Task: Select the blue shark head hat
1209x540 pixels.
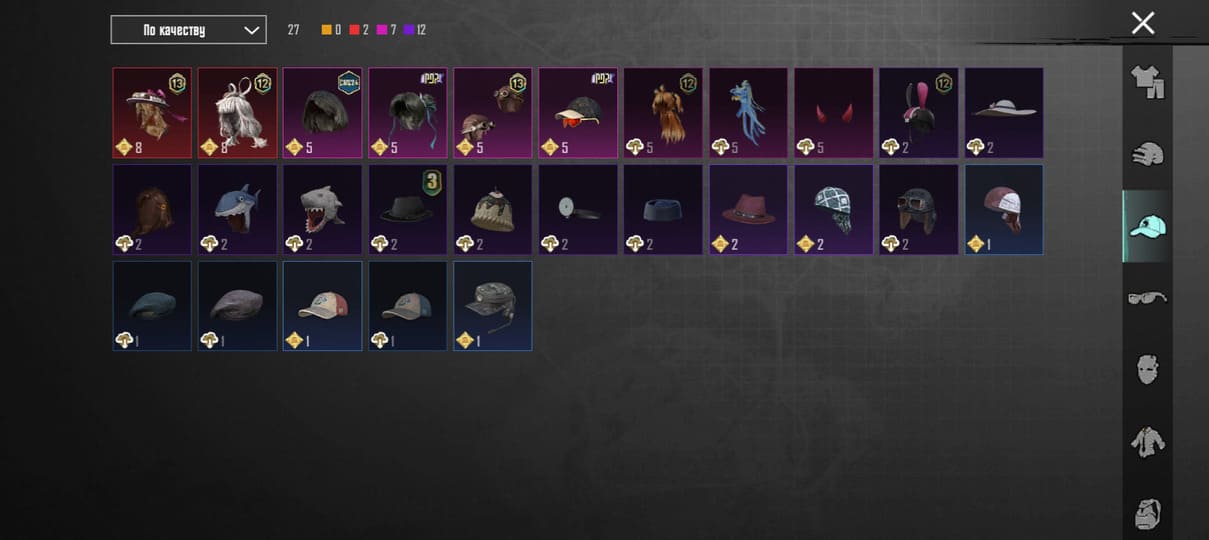Action: coord(237,209)
